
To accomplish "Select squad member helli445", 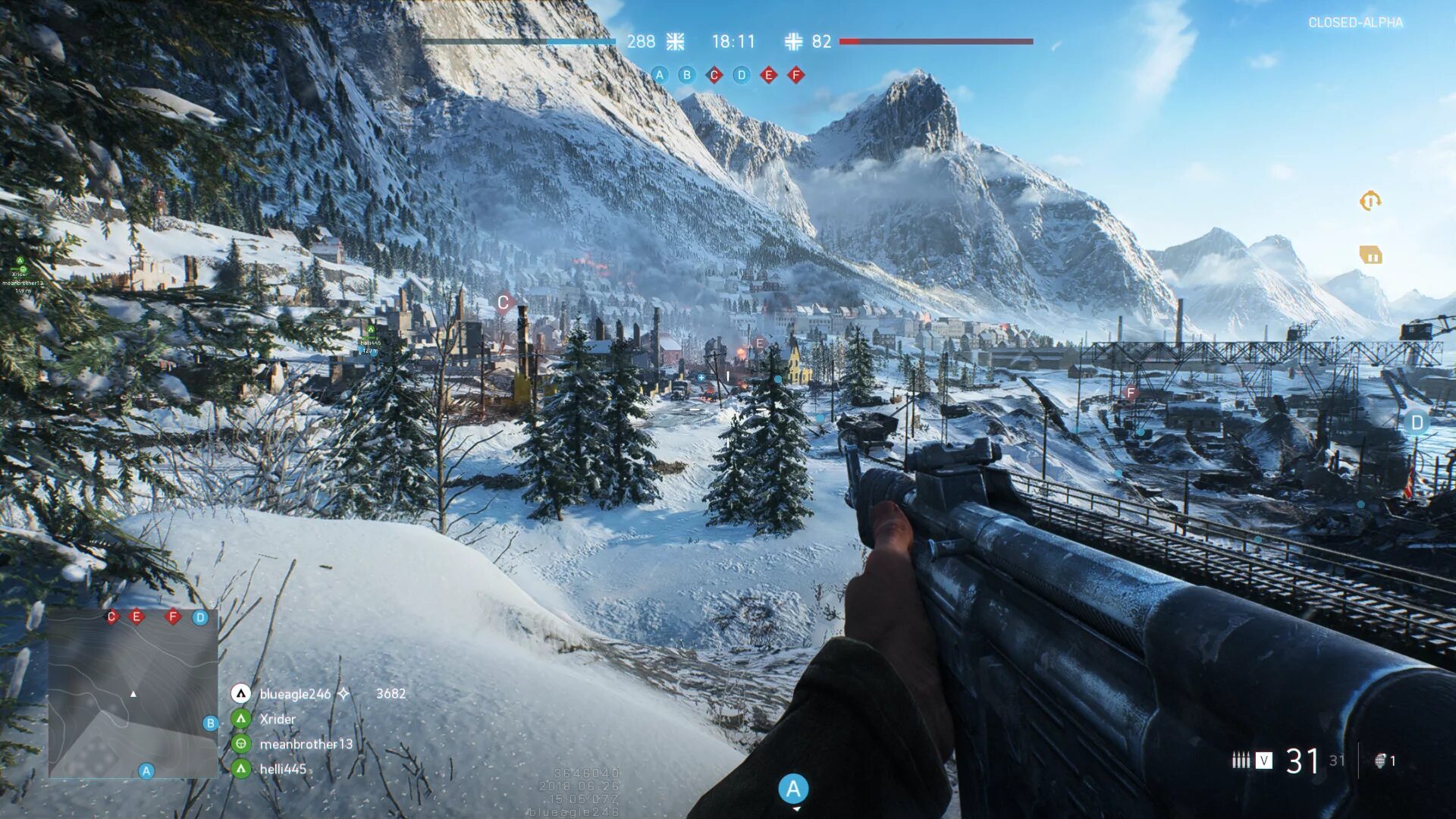I will (x=283, y=769).
